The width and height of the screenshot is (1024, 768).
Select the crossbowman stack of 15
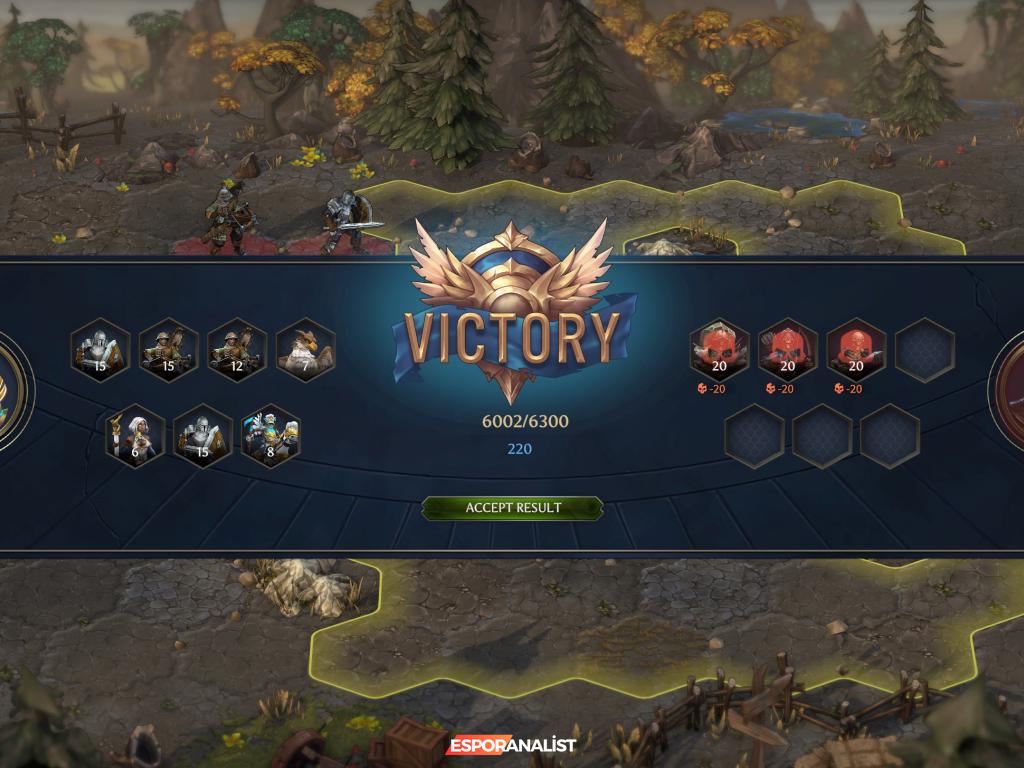(168, 350)
